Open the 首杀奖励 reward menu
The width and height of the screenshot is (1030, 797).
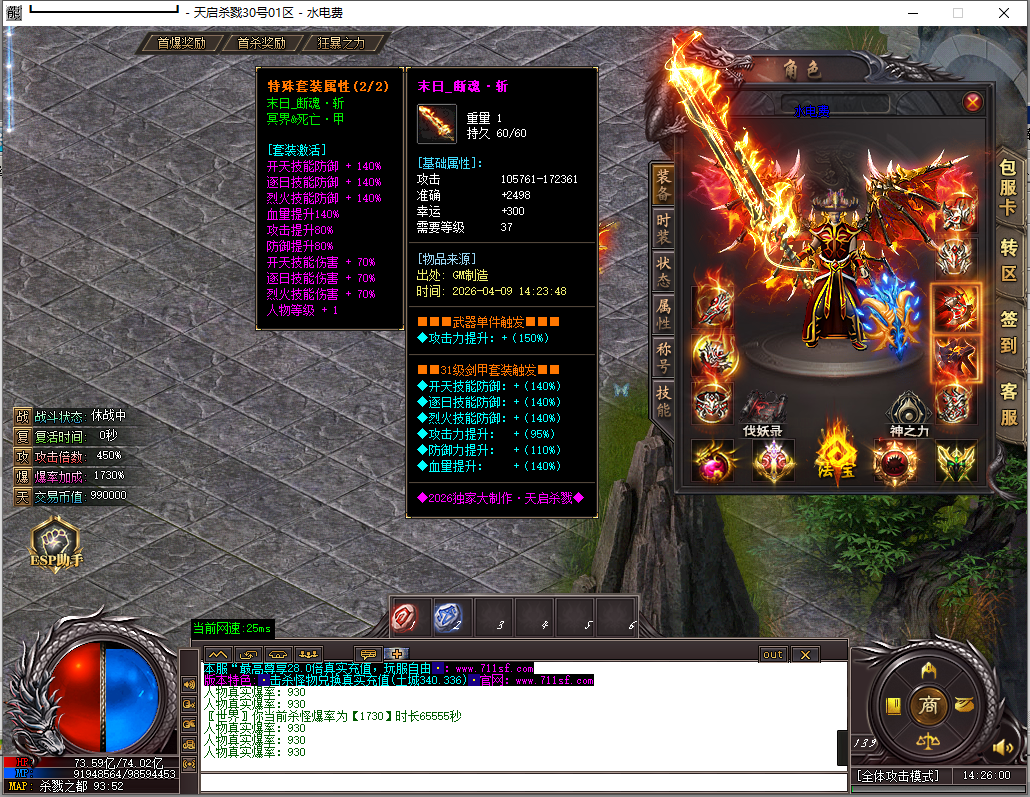[x=261, y=43]
